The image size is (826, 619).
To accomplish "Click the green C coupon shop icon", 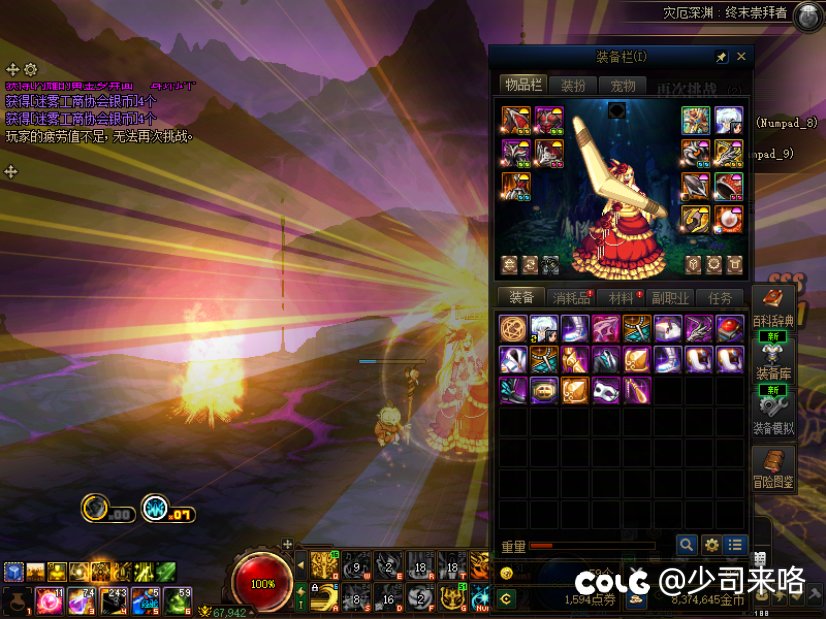I will coord(506,599).
